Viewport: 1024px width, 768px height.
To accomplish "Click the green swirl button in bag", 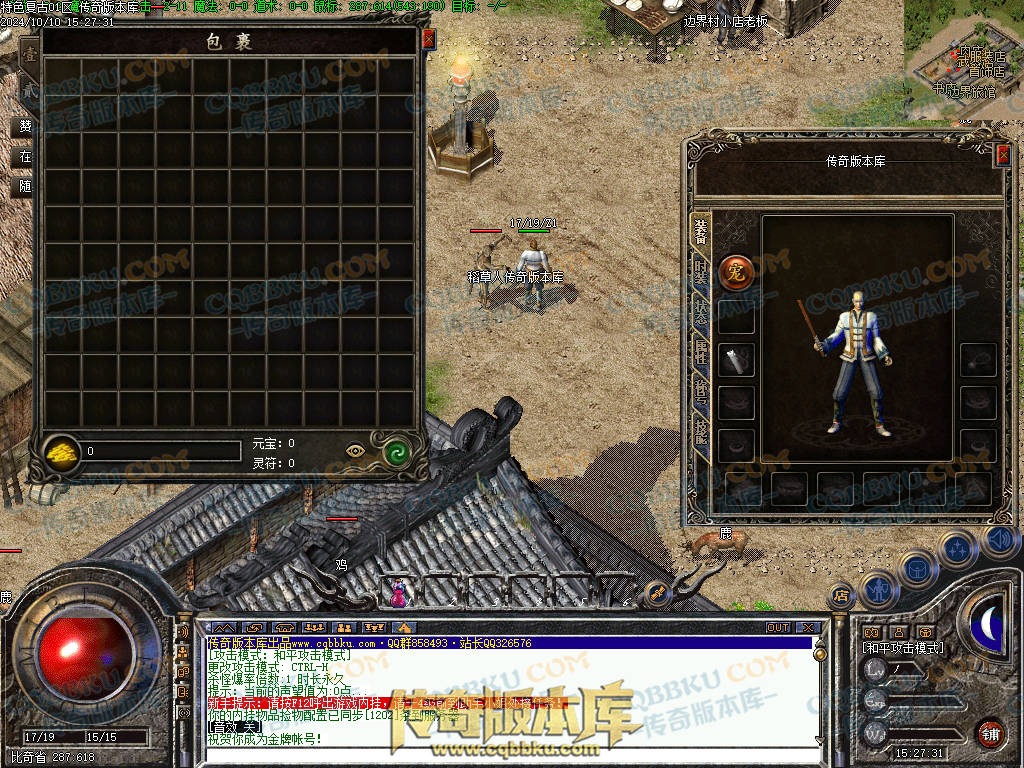I will [399, 451].
